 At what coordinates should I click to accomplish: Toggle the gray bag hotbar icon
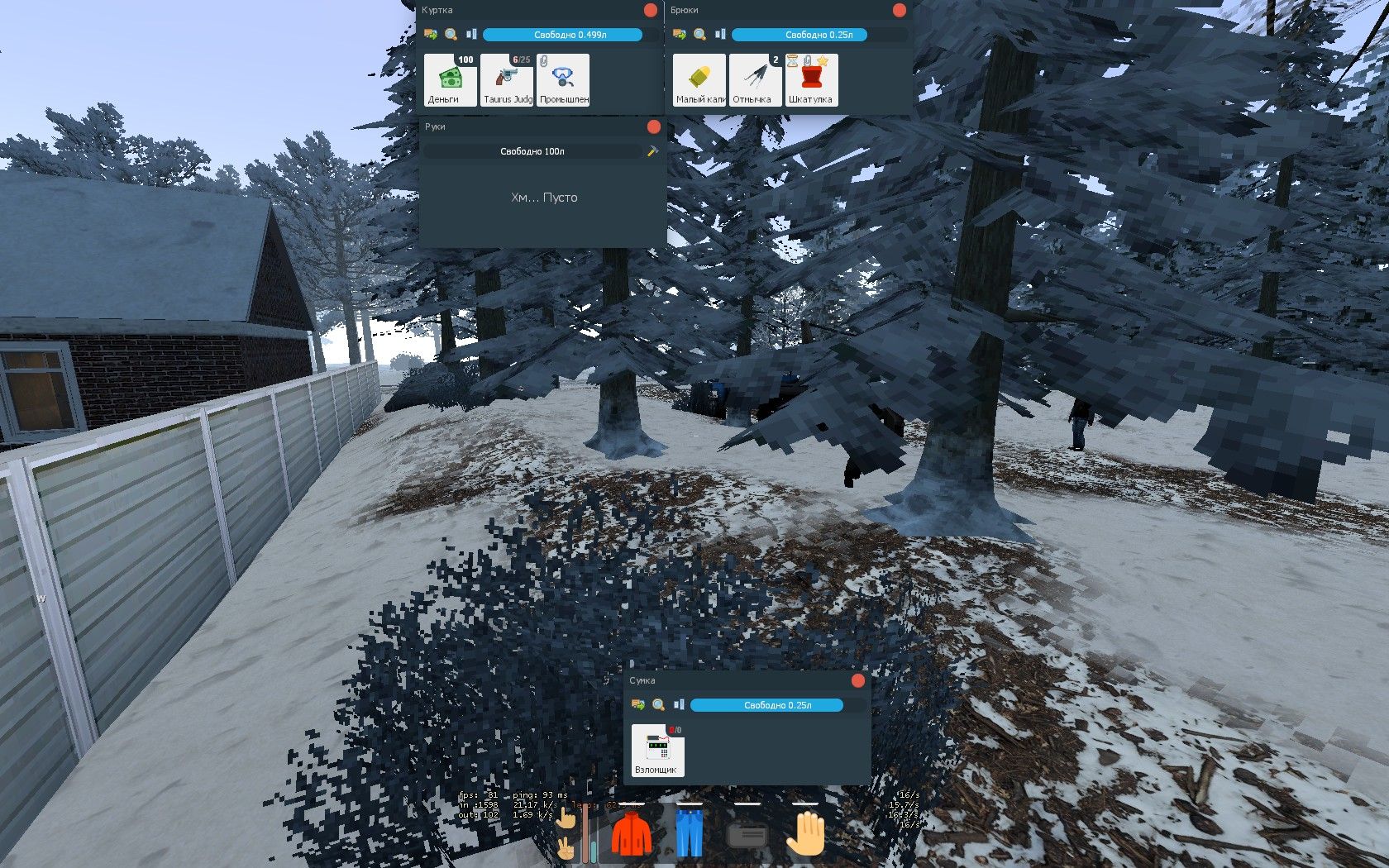pos(747,835)
